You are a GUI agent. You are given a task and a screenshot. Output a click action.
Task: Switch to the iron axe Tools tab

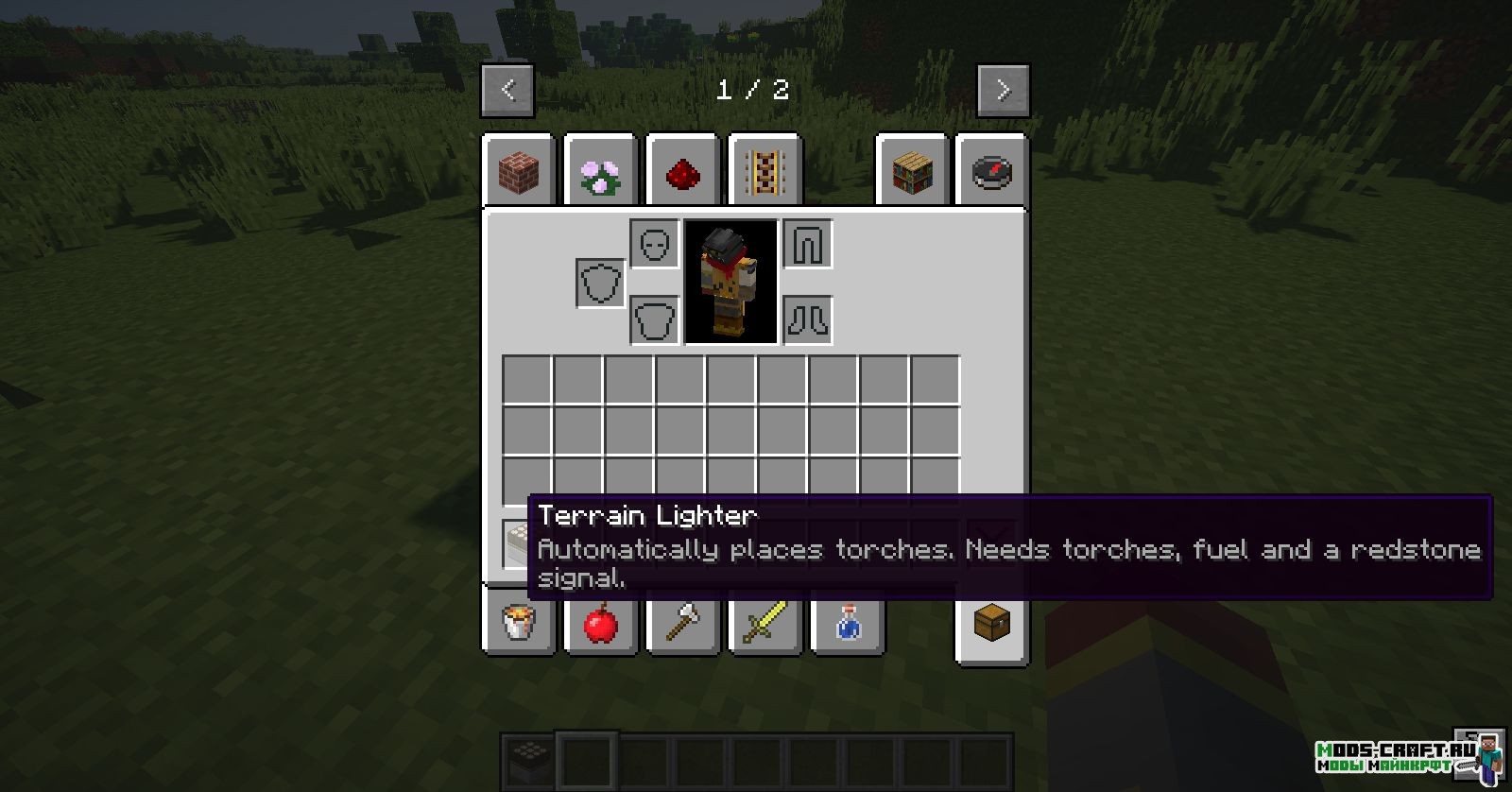tap(682, 624)
